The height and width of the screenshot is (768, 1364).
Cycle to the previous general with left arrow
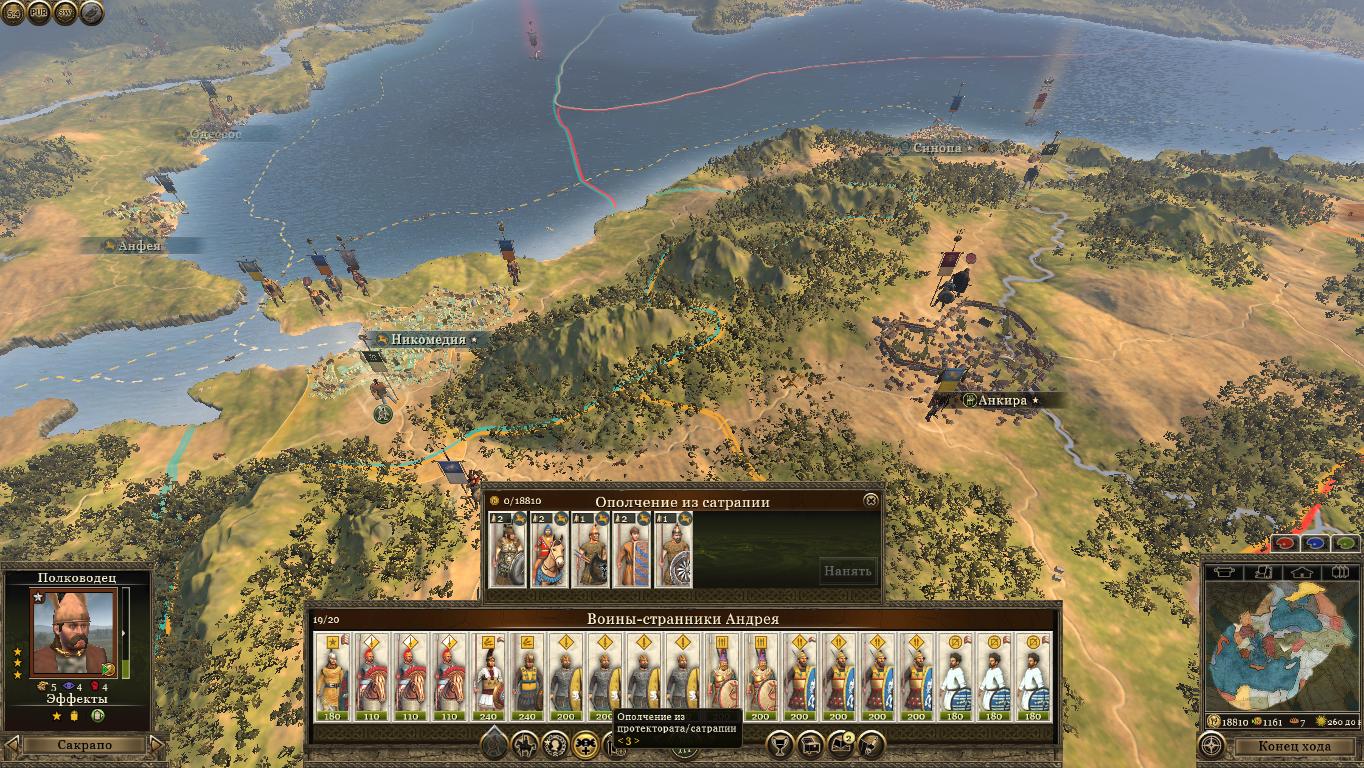[11, 745]
